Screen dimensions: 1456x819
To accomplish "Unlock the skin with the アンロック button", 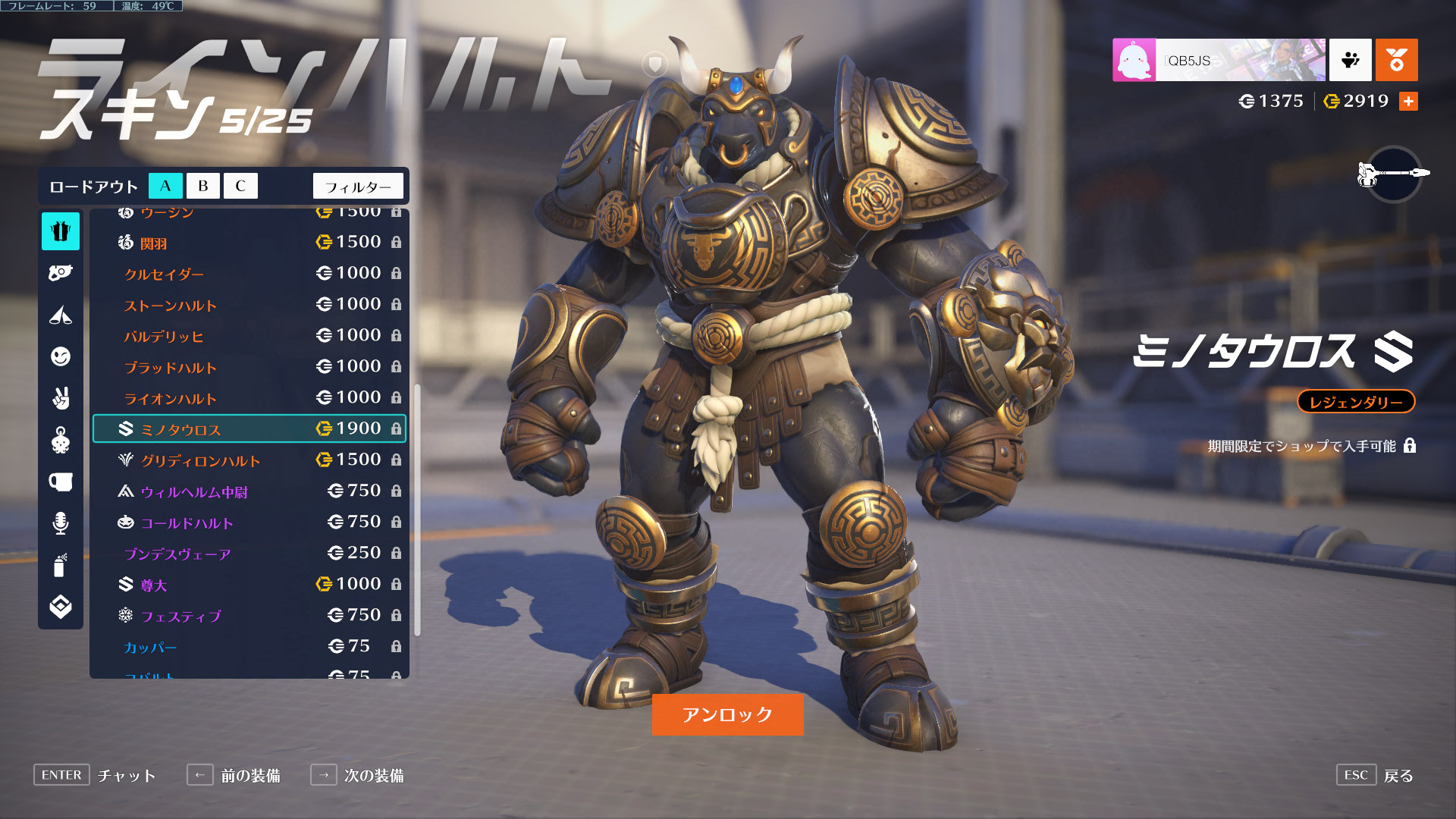I will [x=727, y=714].
